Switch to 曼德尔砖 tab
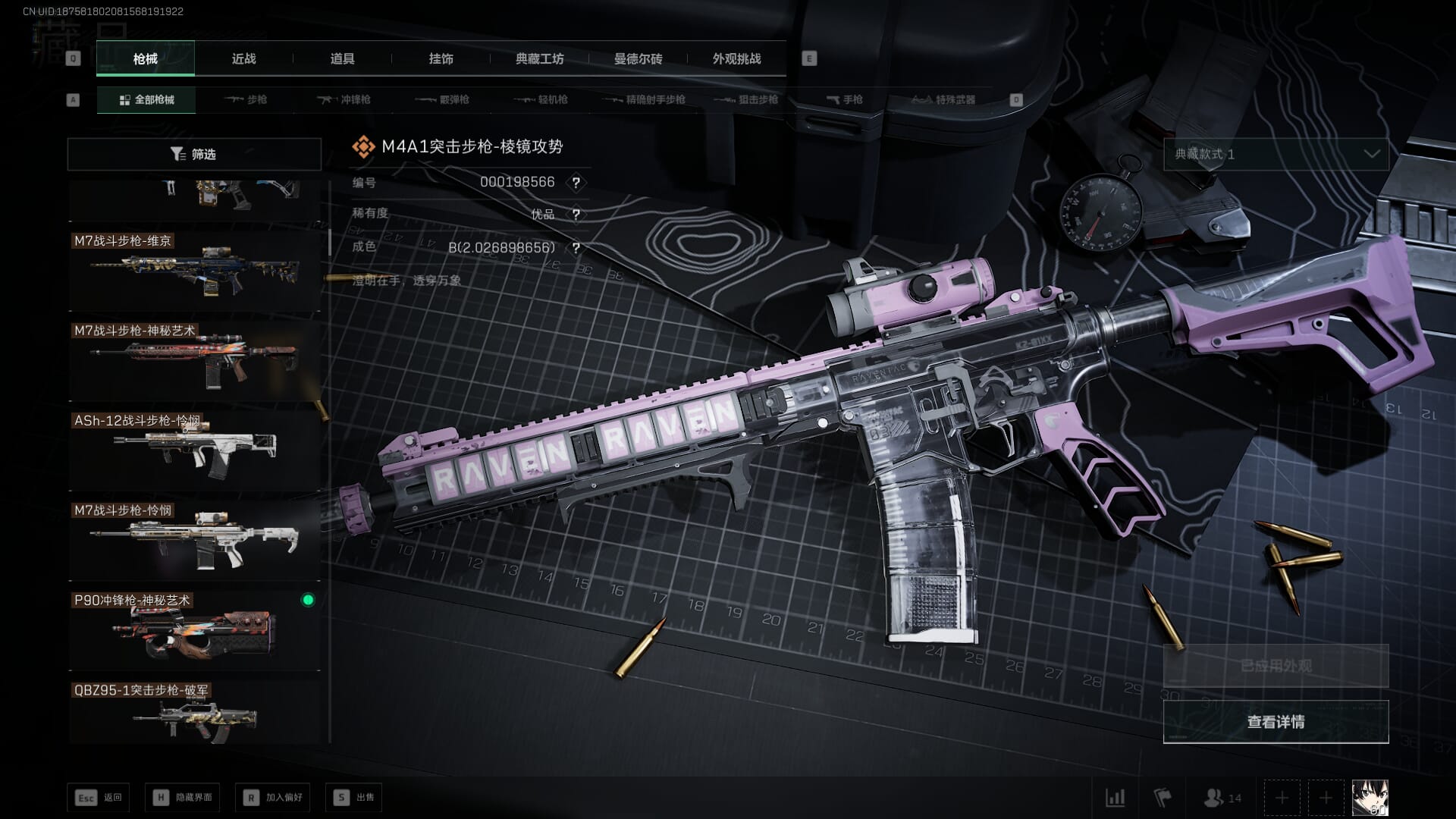Viewport: 1456px width, 819px height. [x=638, y=59]
